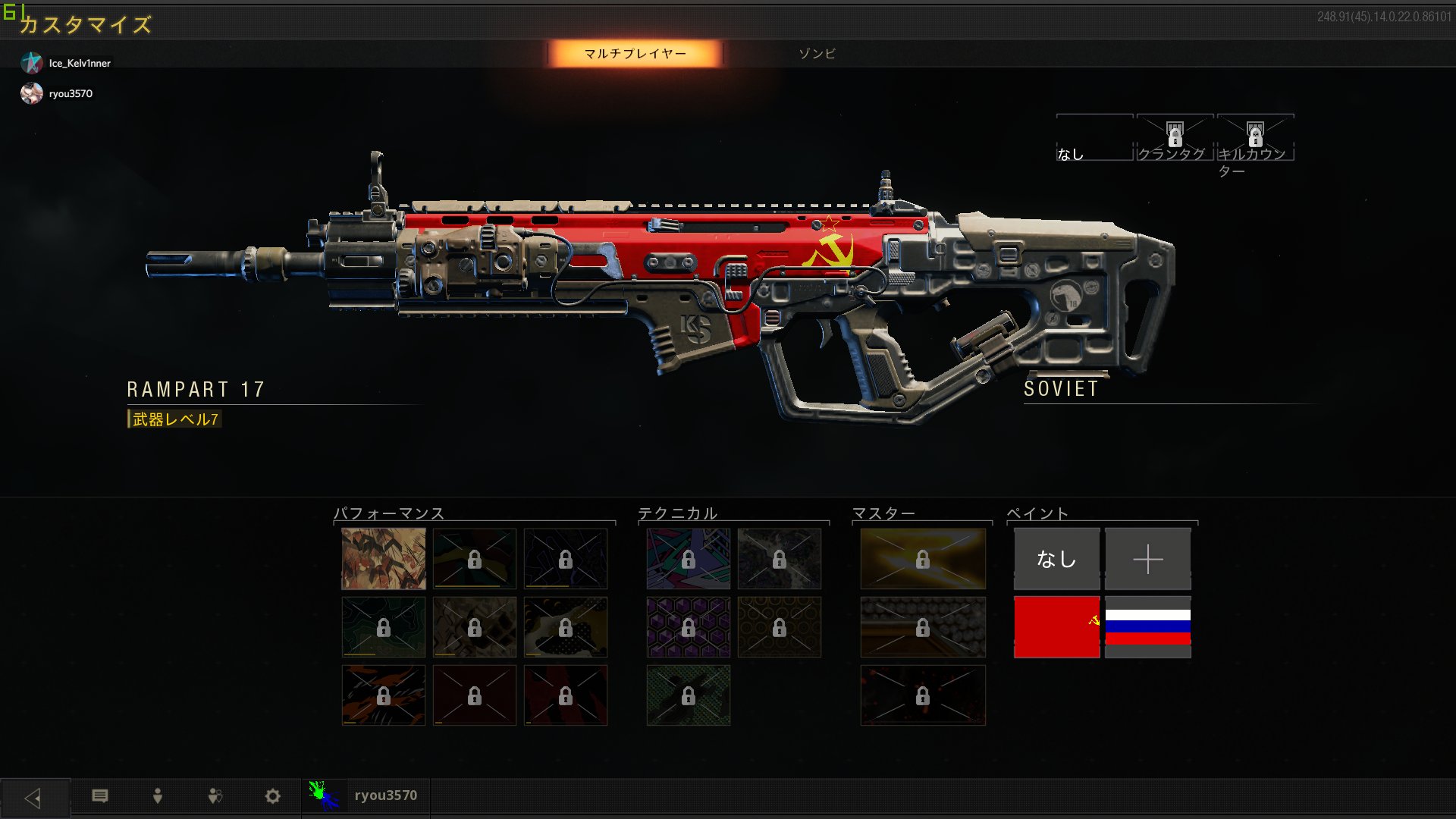The height and width of the screenshot is (819, 1456).
Task: Select the locked キルカウンター slot
Action: (1255, 139)
